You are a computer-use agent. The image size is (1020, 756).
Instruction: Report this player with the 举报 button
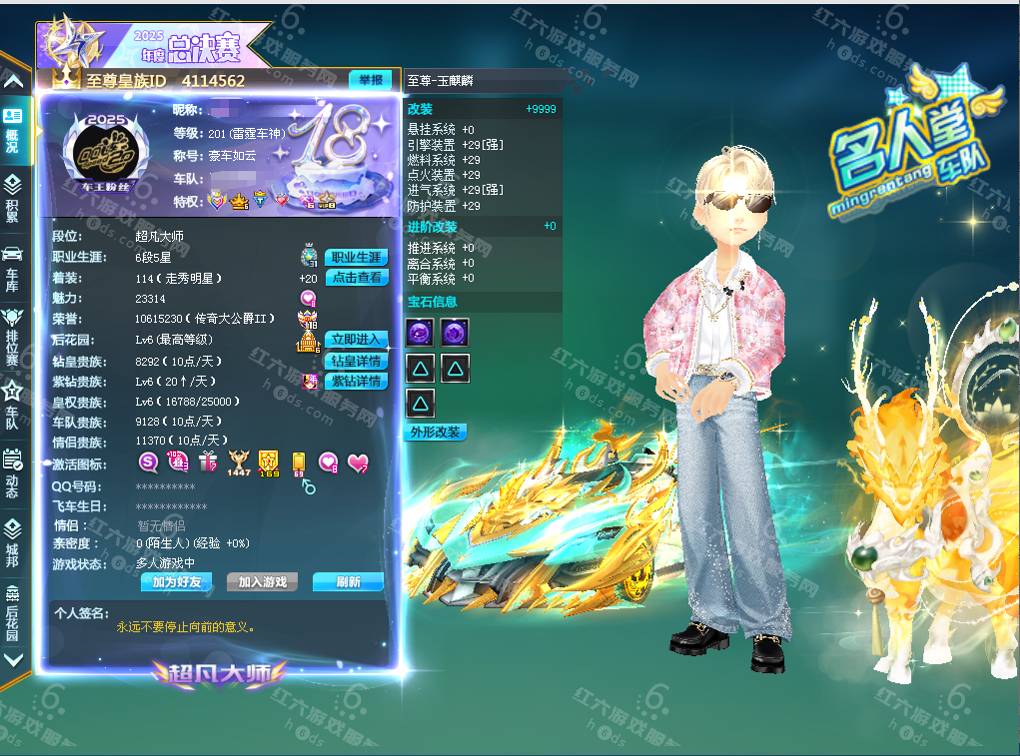369,80
